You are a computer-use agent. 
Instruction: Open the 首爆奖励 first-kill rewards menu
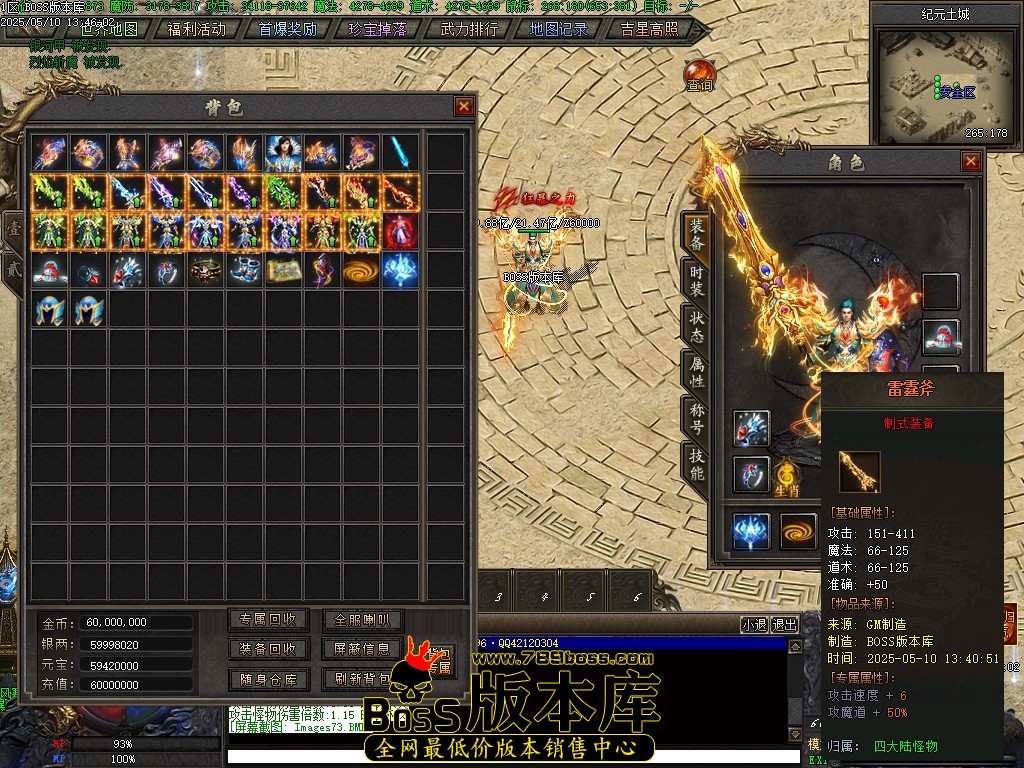tap(287, 29)
